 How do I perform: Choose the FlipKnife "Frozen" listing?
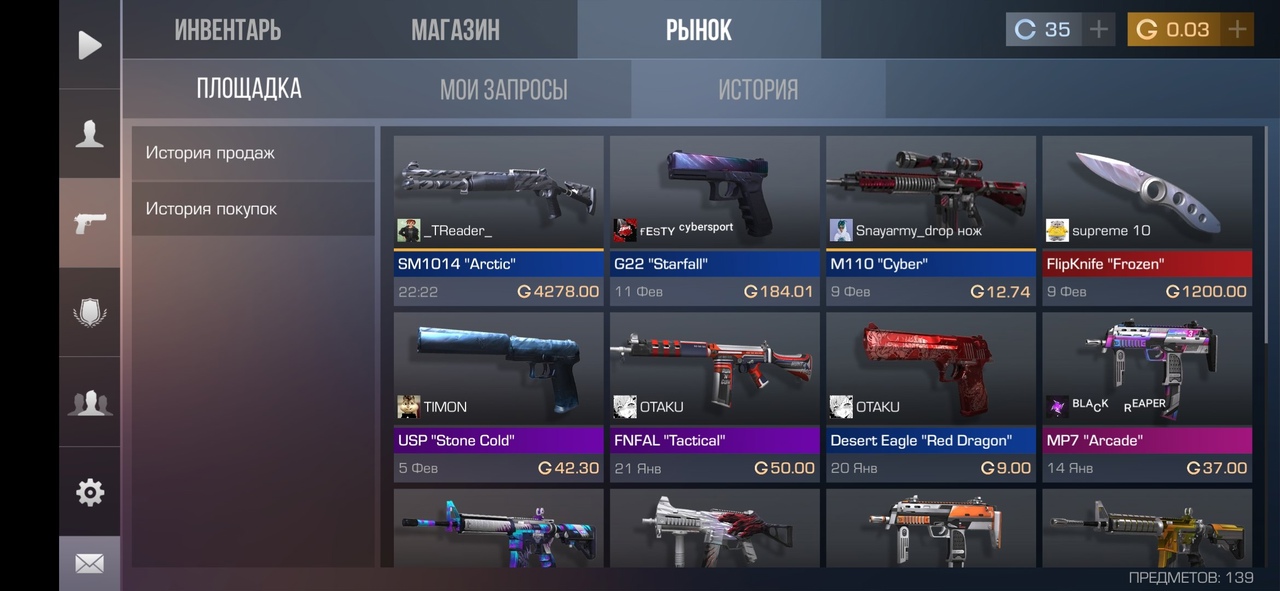click(1147, 220)
